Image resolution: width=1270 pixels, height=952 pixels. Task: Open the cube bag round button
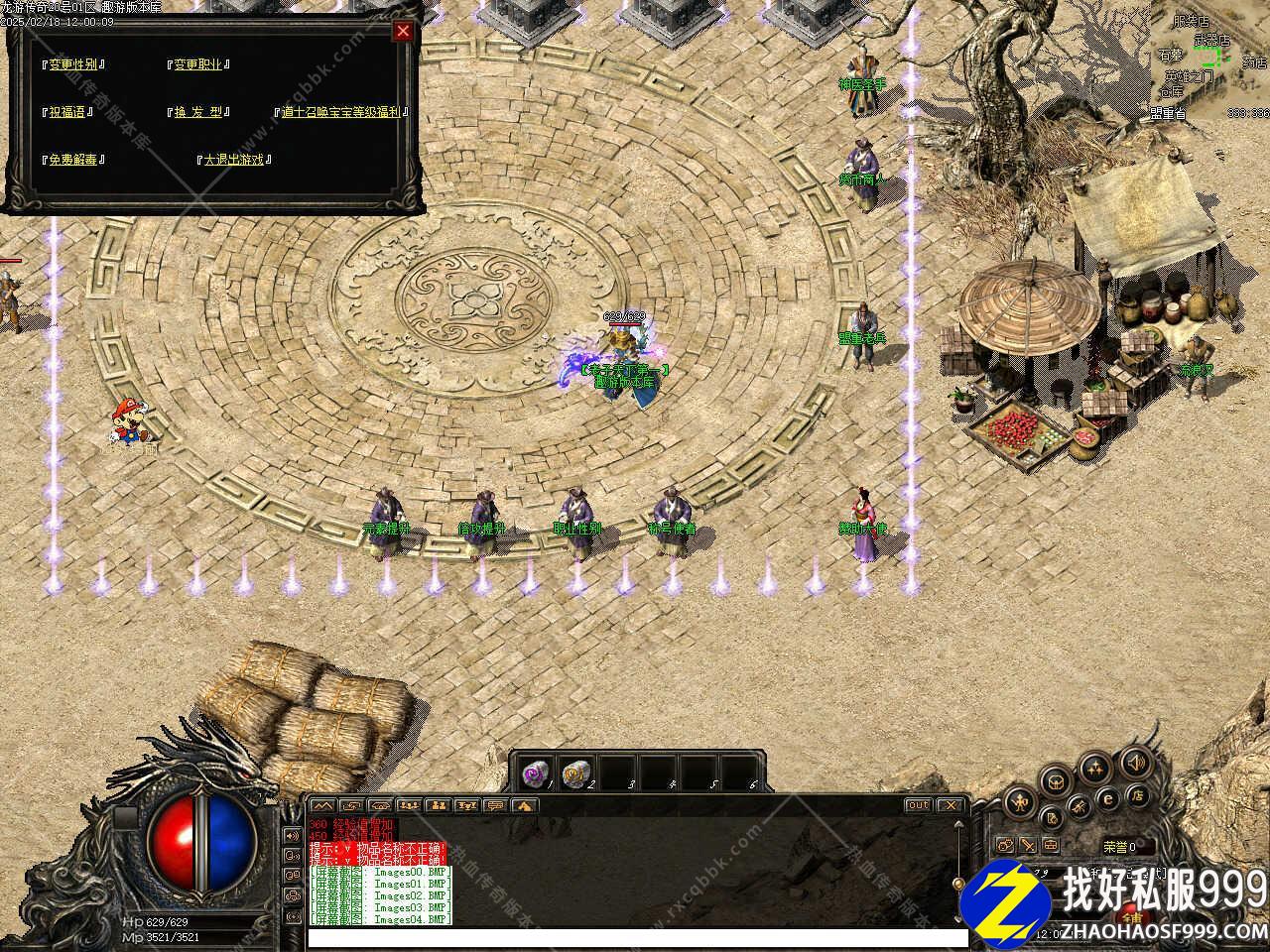pos(1054,782)
